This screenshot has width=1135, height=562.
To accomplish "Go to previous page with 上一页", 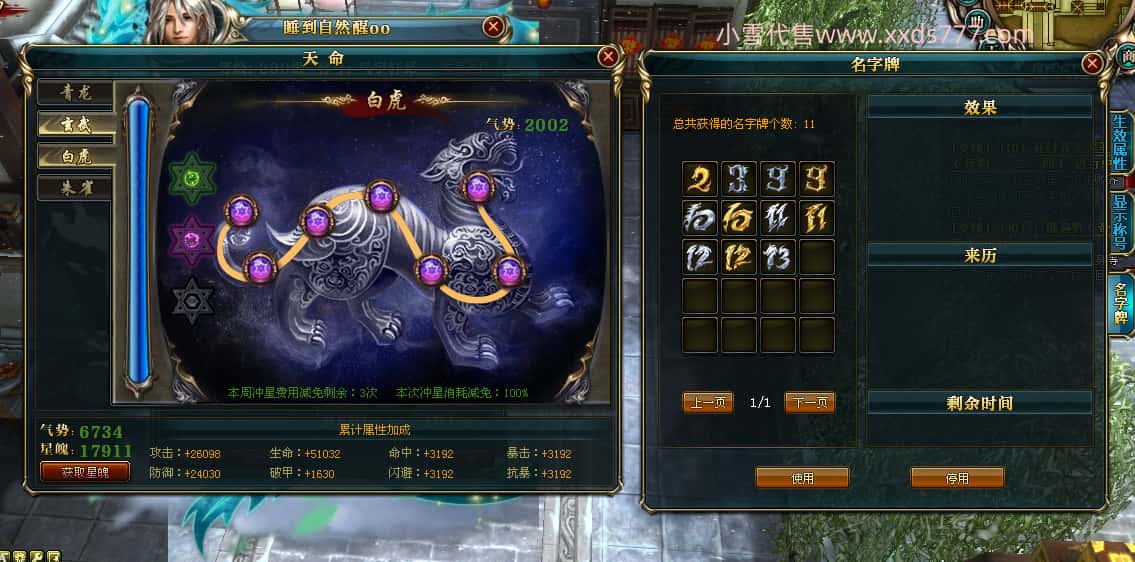I will click(707, 402).
